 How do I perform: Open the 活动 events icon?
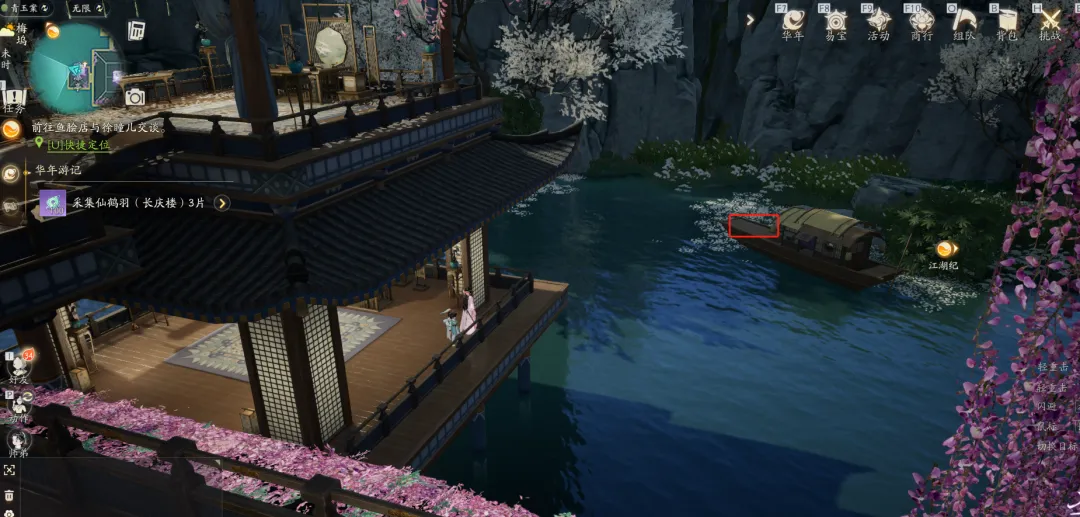[x=878, y=20]
